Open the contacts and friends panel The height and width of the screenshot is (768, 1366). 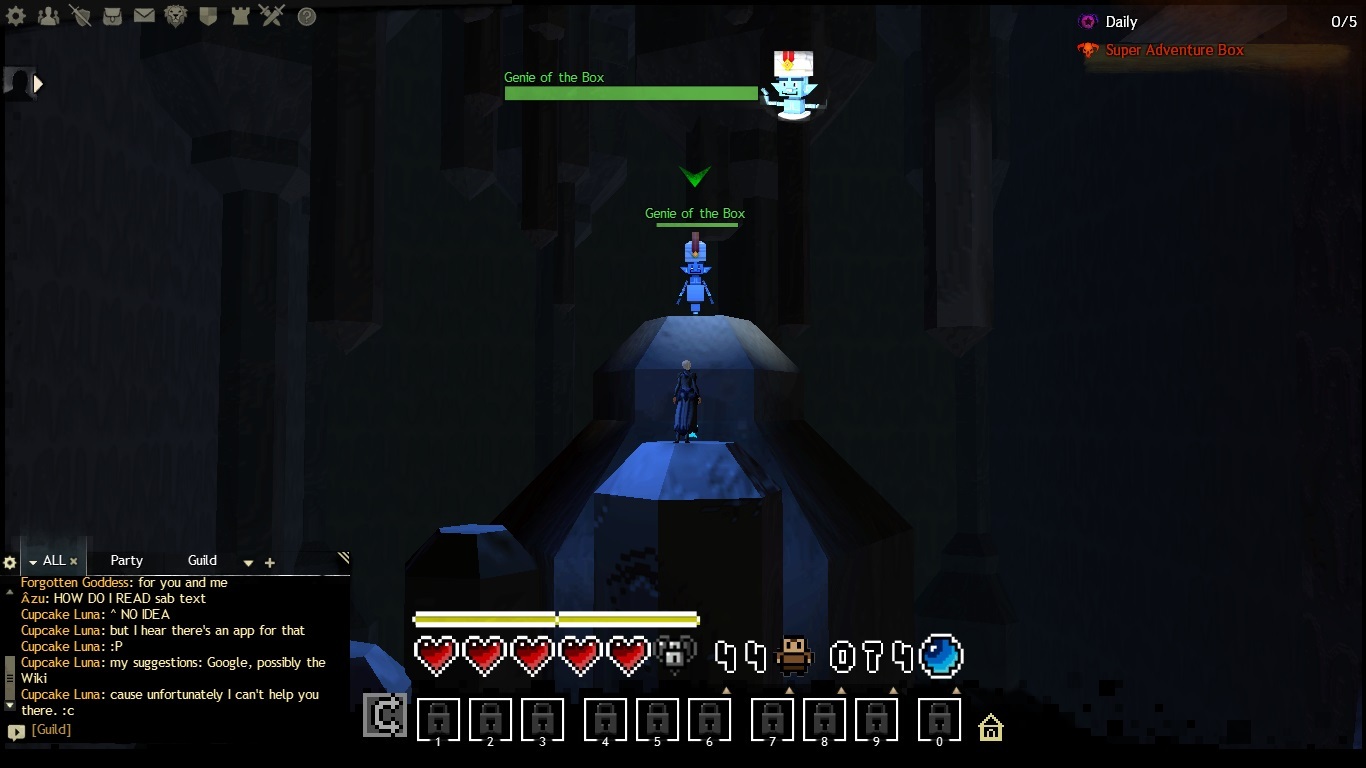click(x=47, y=16)
